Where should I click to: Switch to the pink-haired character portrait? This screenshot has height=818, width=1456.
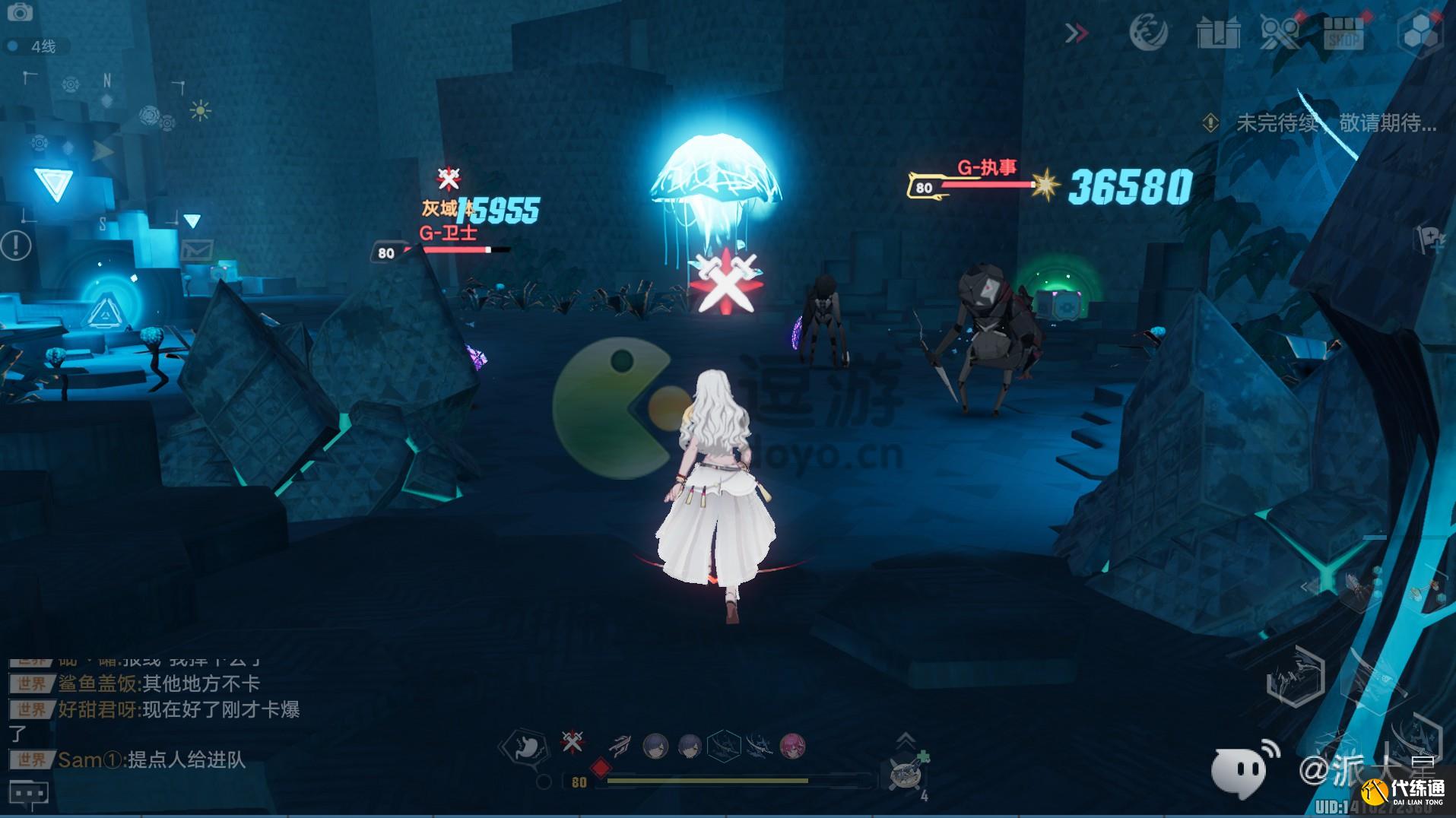[x=792, y=747]
